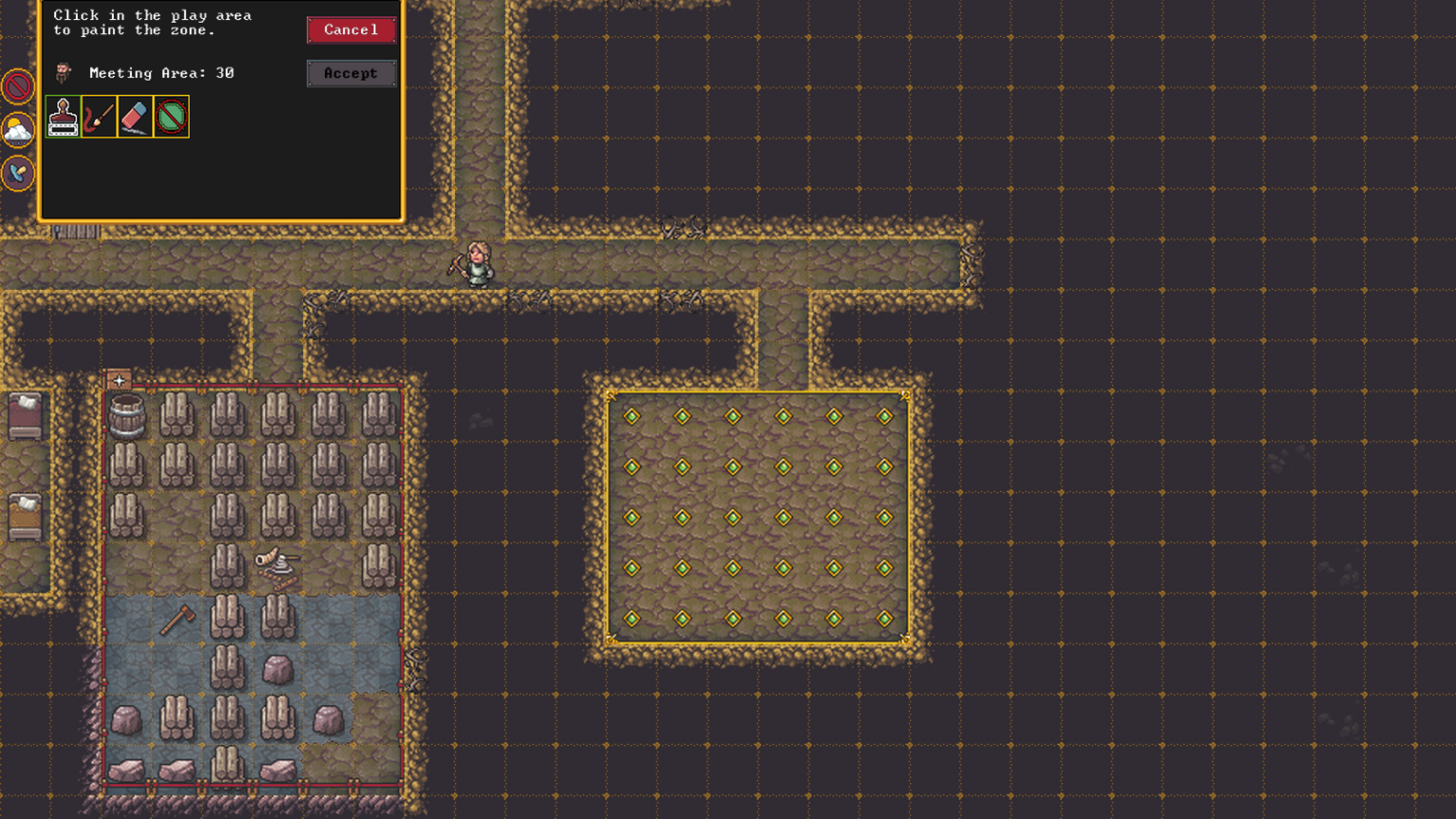Screen dimensions: 1456x819
Task: Click the blue pacifier icon on the sidebar
Action: (16, 173)
